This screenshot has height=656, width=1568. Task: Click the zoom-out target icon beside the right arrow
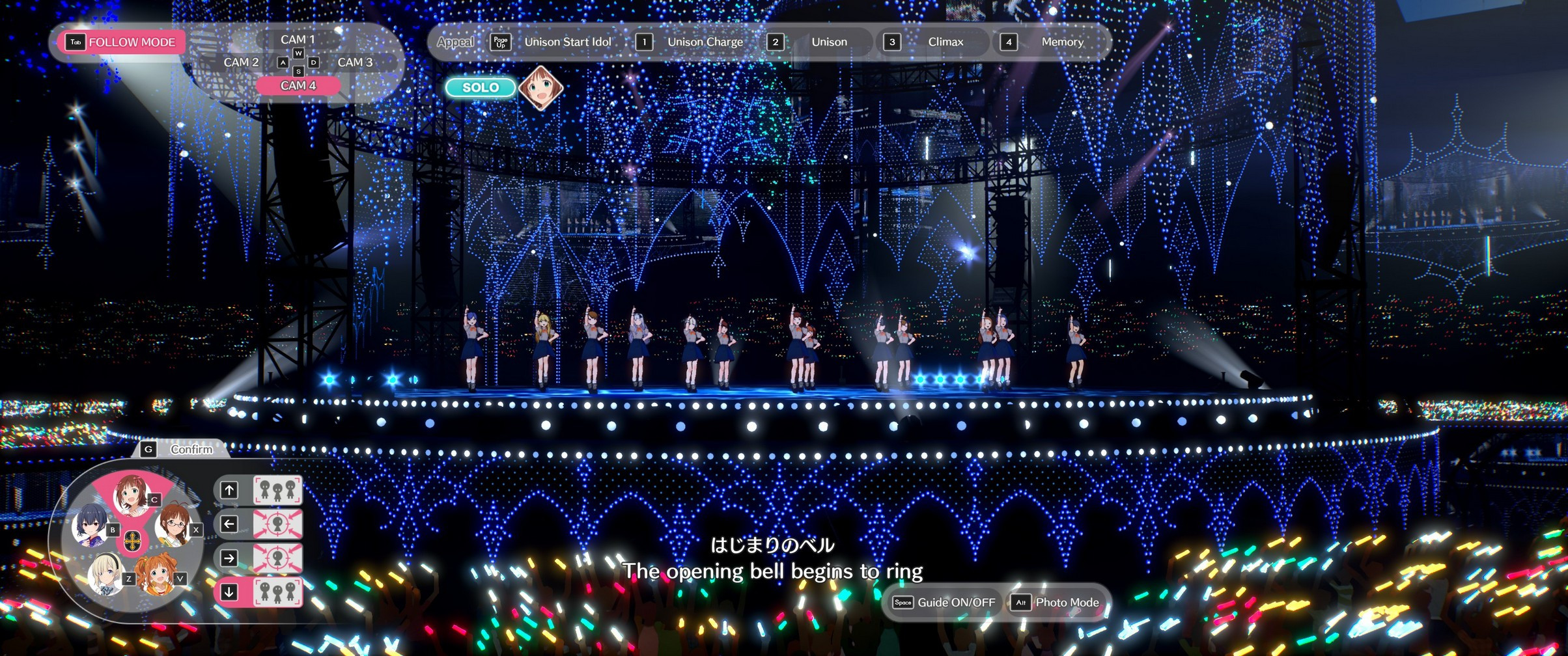pos(279,557)
